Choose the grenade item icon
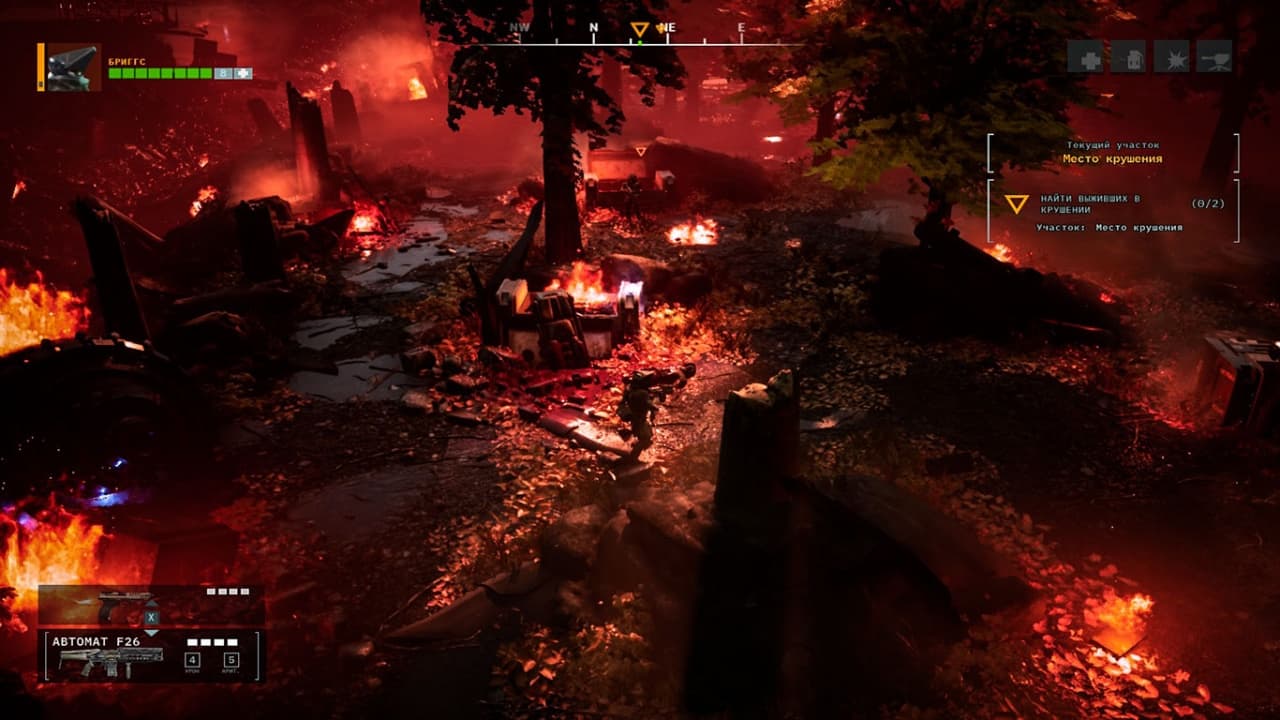The height and width of the screenshot is (720, 1280). click(x=1128, y=56)
